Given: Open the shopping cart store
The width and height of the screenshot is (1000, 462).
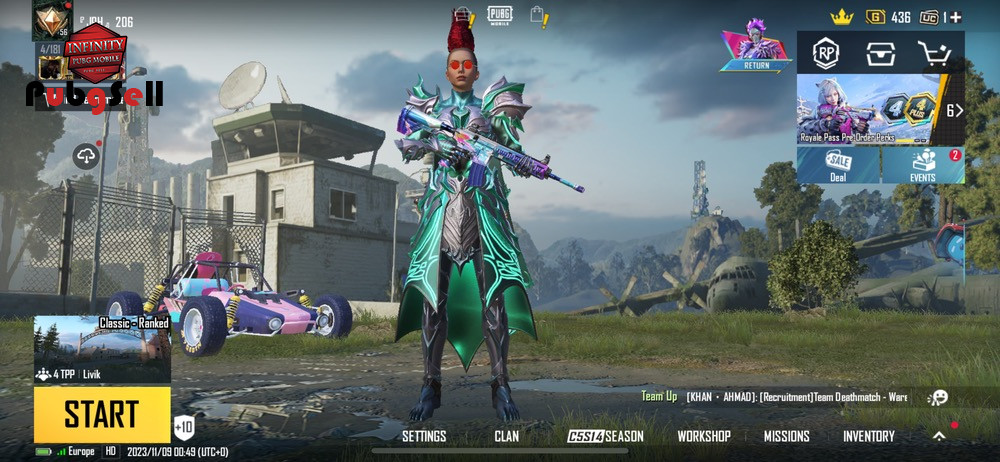Looking at the screenshot, I should click(934, 53).
